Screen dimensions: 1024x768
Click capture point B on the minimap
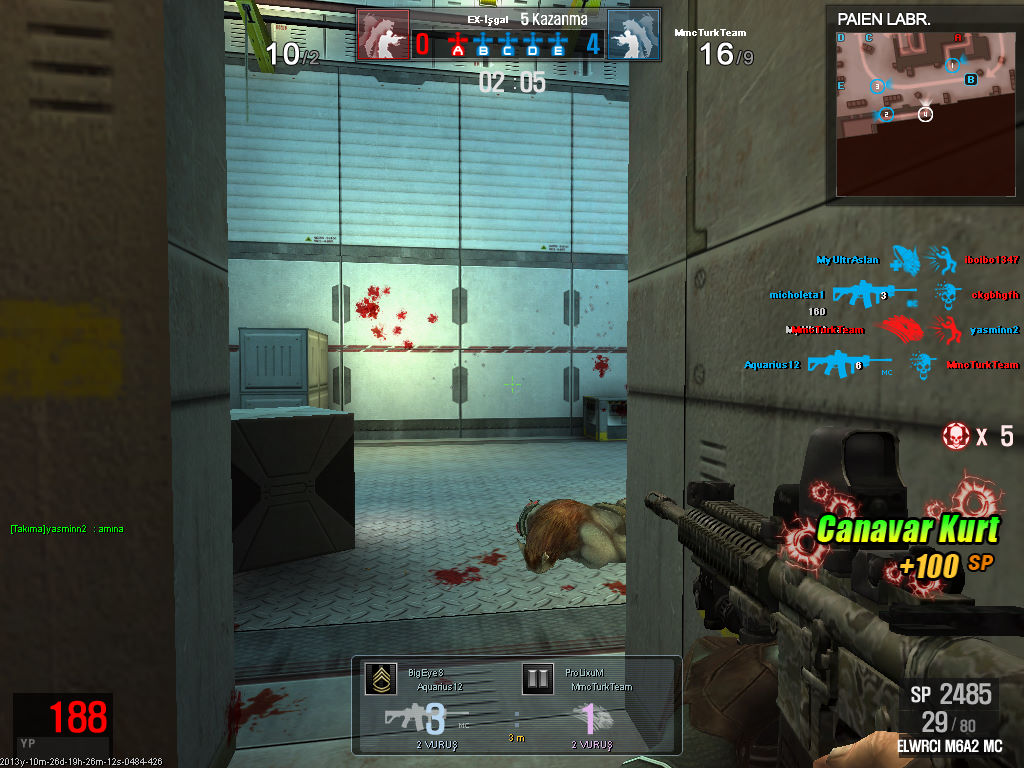point(970,80)
